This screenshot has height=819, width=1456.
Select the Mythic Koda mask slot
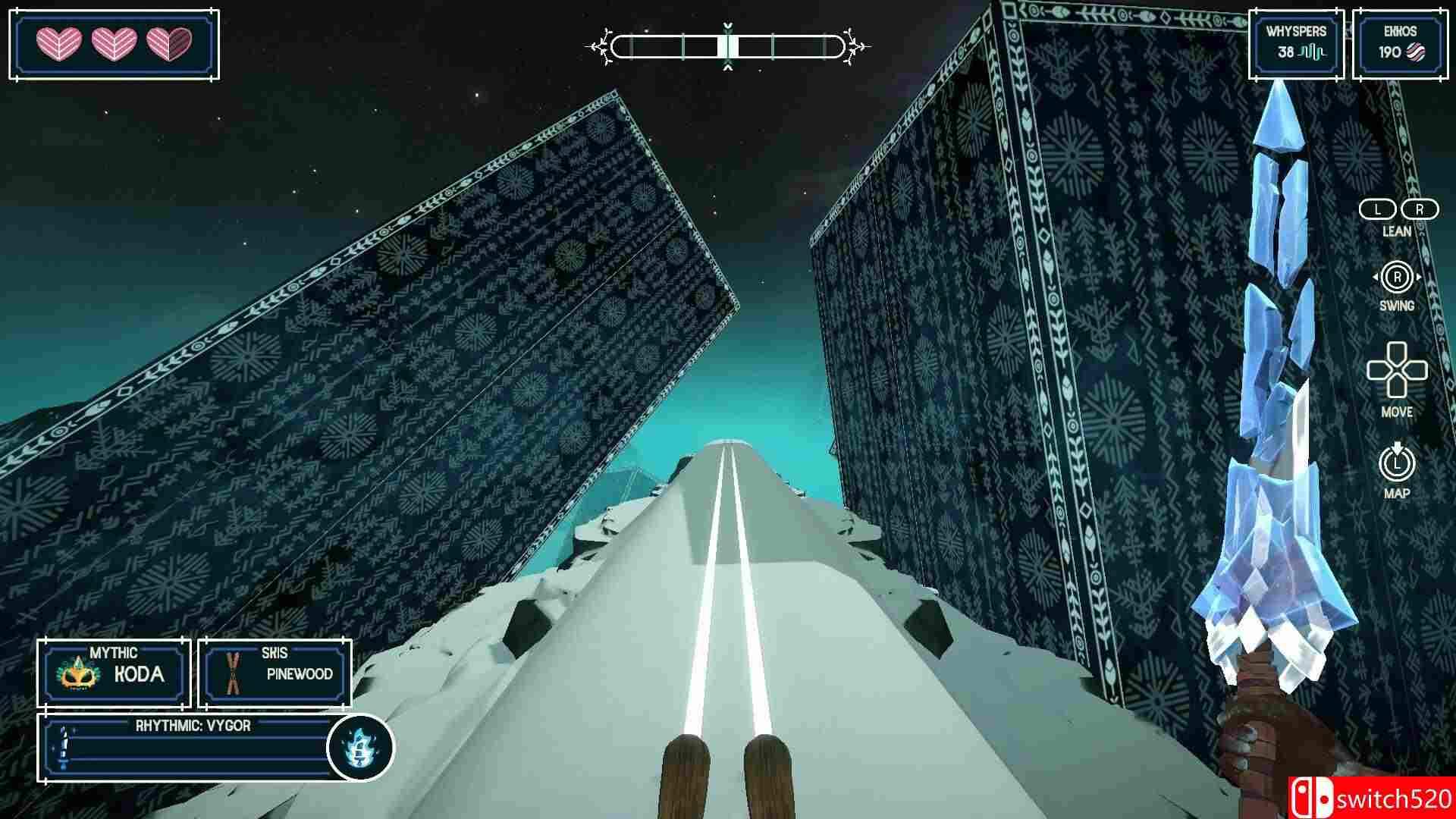click(x=114, y=673)
